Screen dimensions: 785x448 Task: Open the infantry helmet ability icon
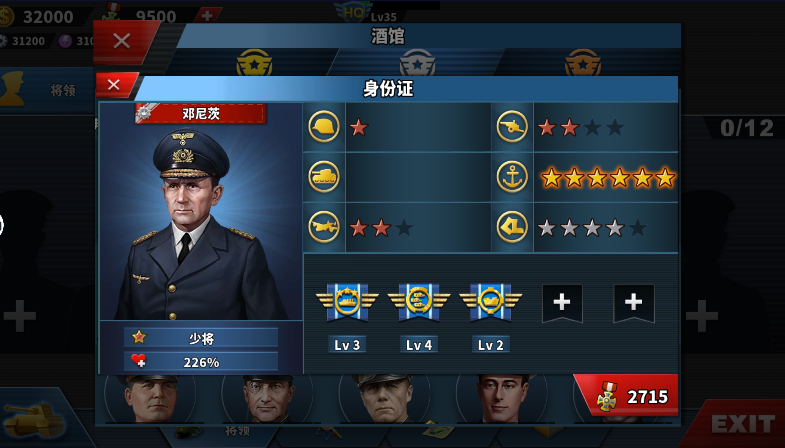pyautogui.click(x=324, y=127)
